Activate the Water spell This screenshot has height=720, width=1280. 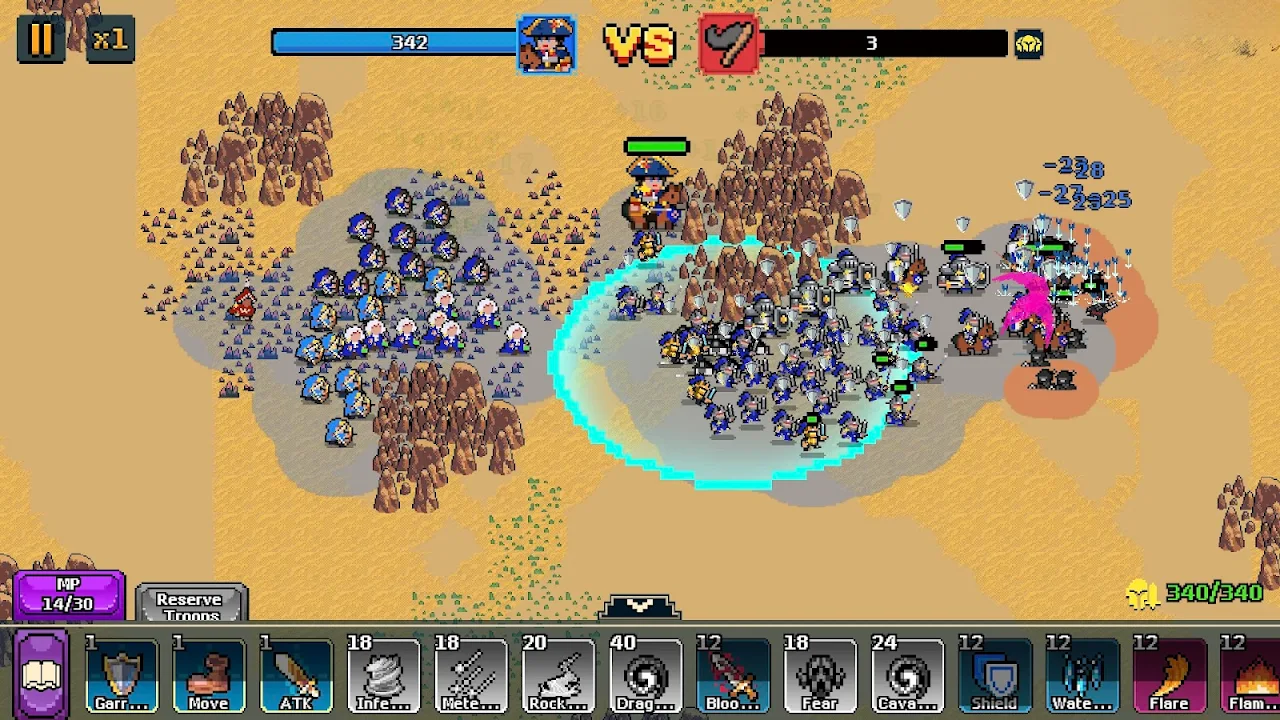[1081, 676]
